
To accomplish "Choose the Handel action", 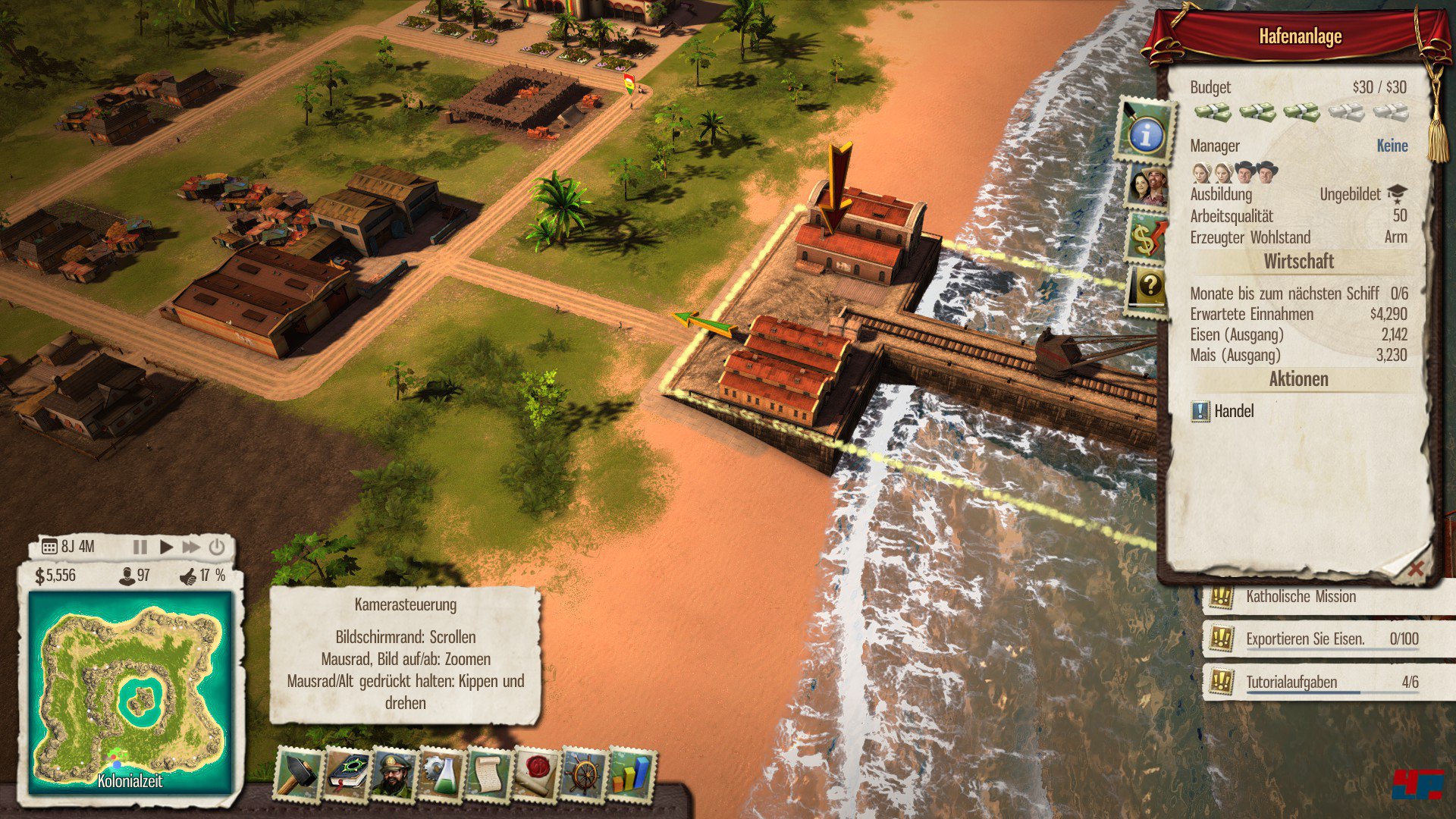I will click(1233, 411).
